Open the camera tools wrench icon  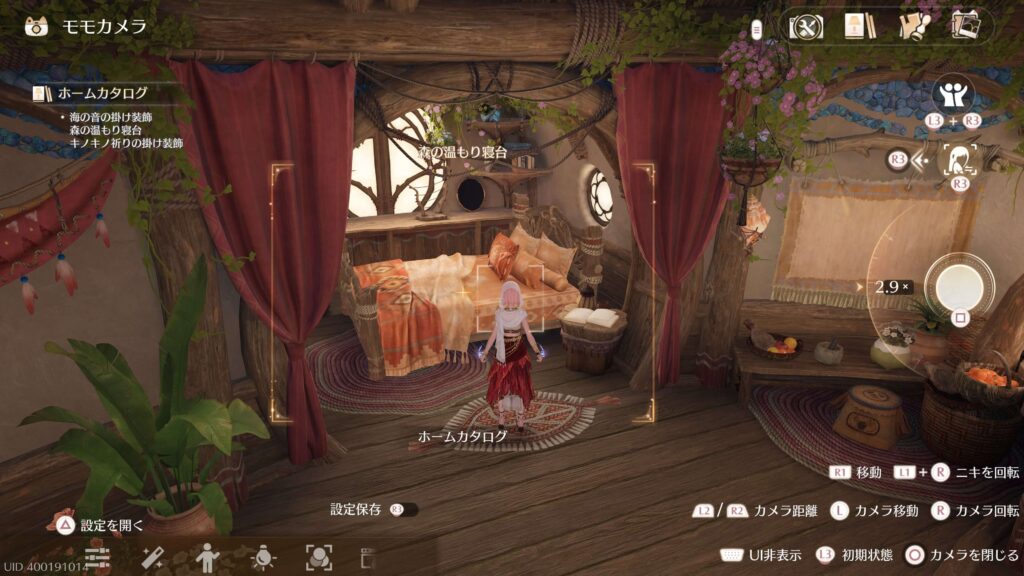804,26
